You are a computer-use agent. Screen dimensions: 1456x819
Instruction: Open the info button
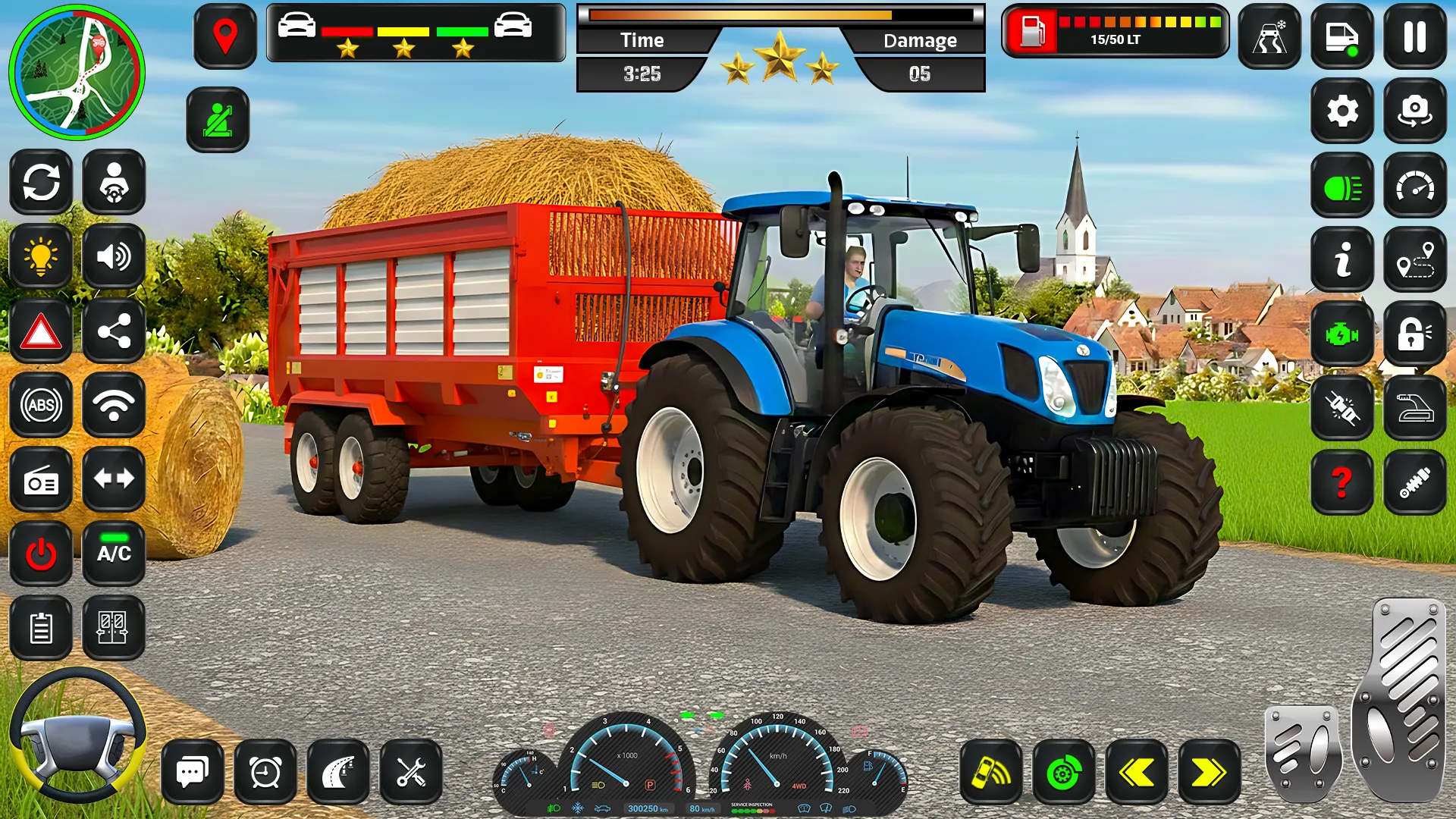pyautogui.click(x=1342, y=260)
